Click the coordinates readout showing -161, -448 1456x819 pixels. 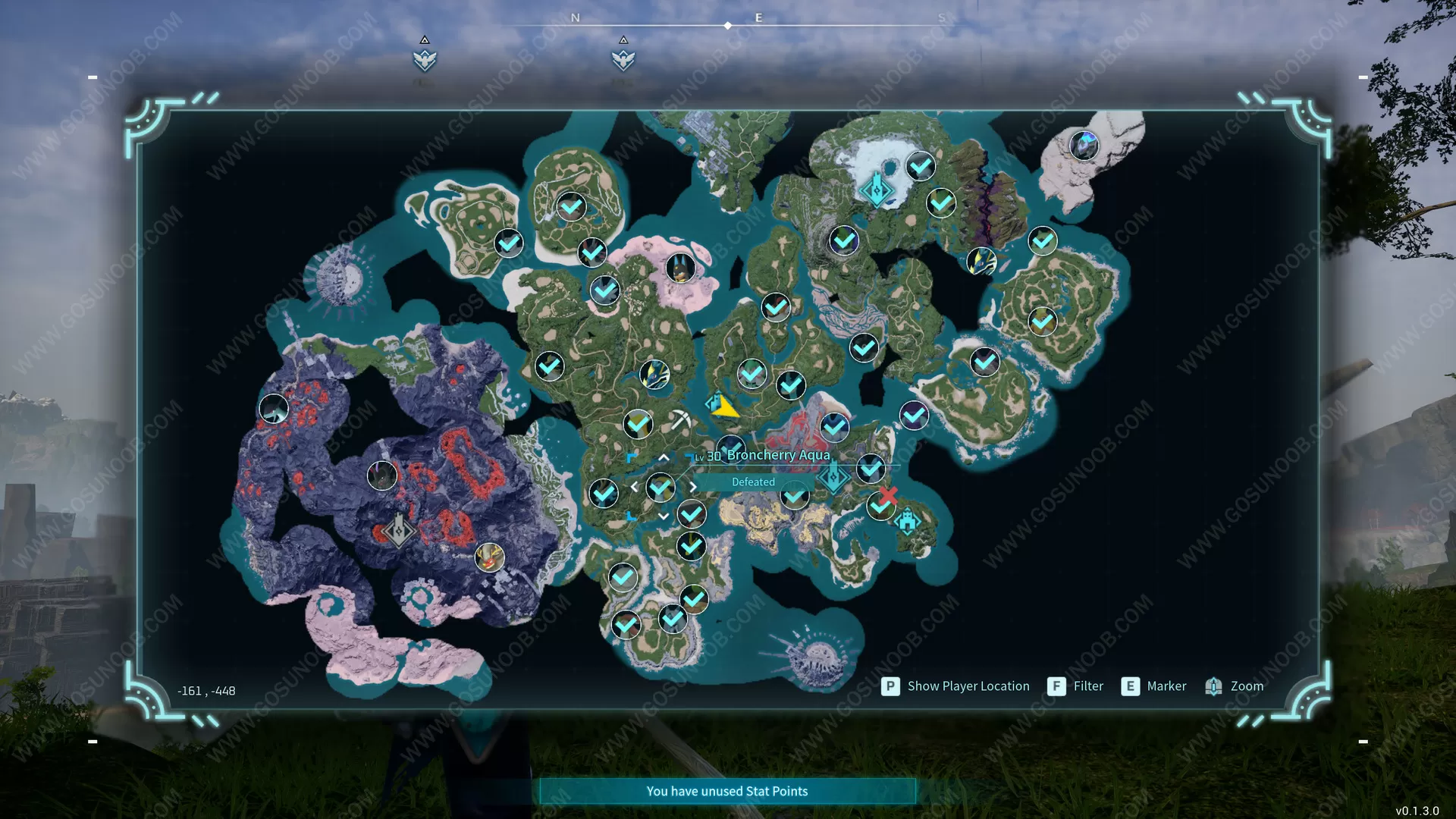[206, 690]
